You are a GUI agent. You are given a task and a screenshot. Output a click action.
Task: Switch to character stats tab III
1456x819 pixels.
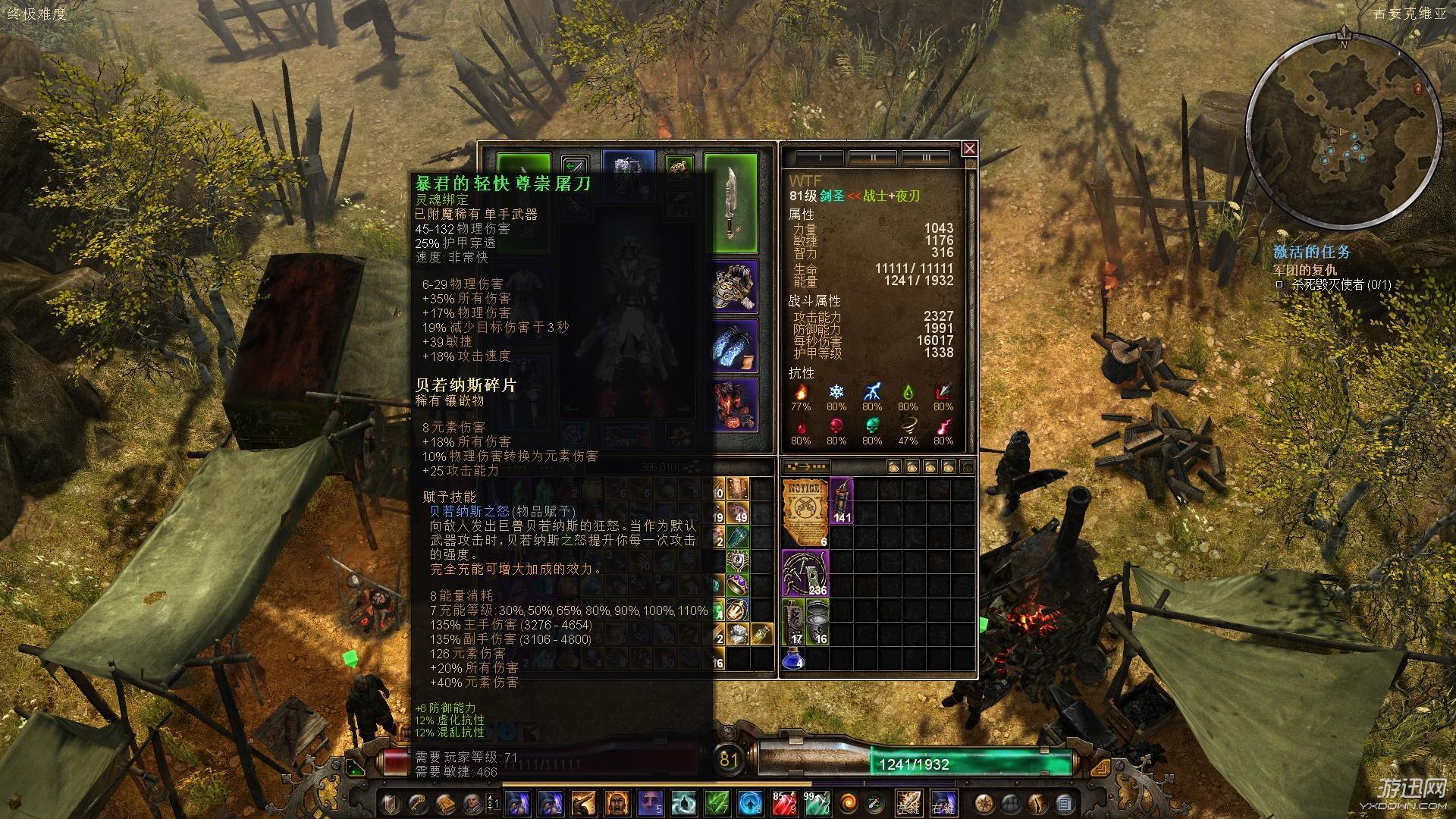coord(925,158)
